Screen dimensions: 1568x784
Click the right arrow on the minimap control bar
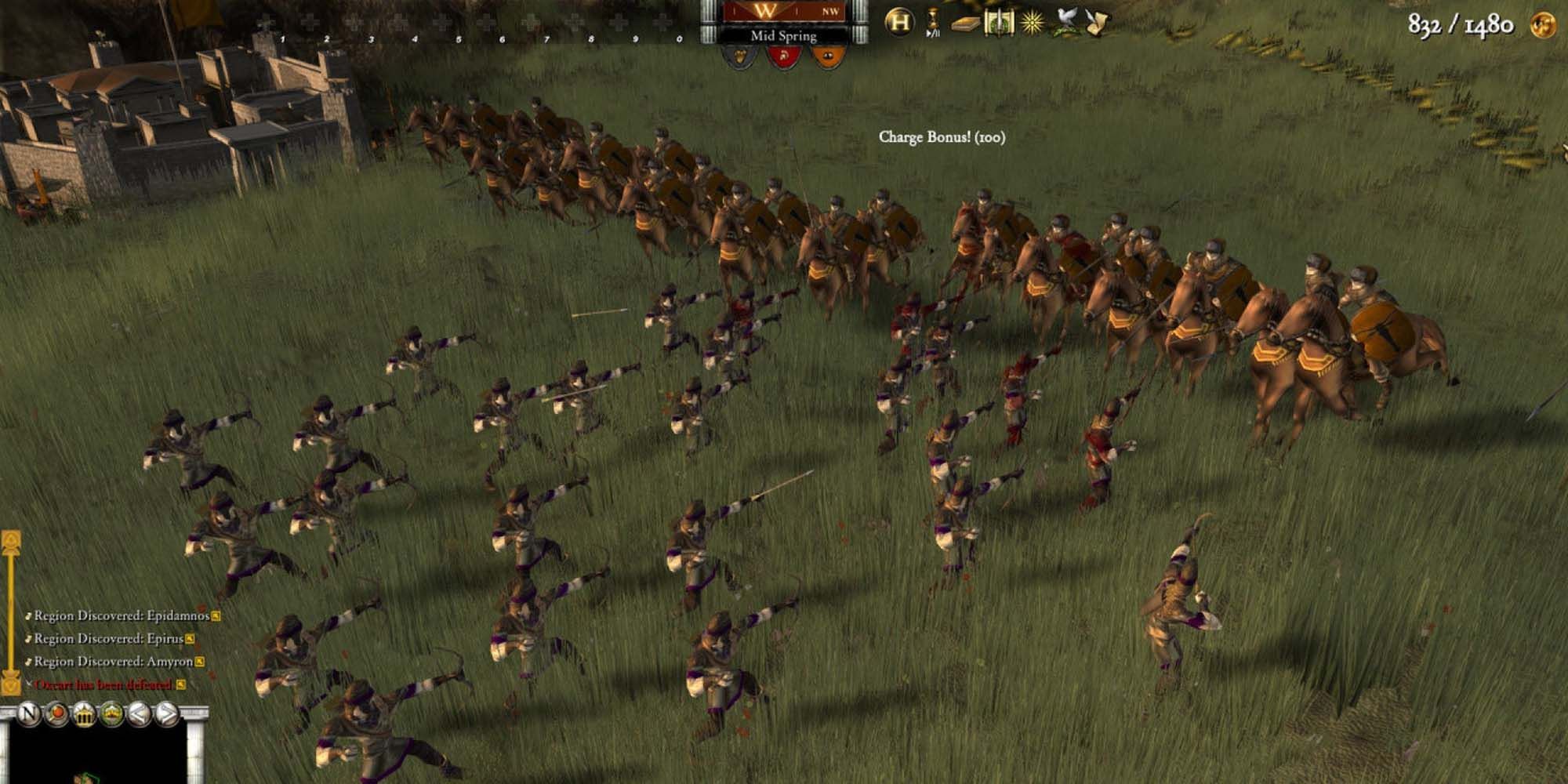[x=168, y=713]
